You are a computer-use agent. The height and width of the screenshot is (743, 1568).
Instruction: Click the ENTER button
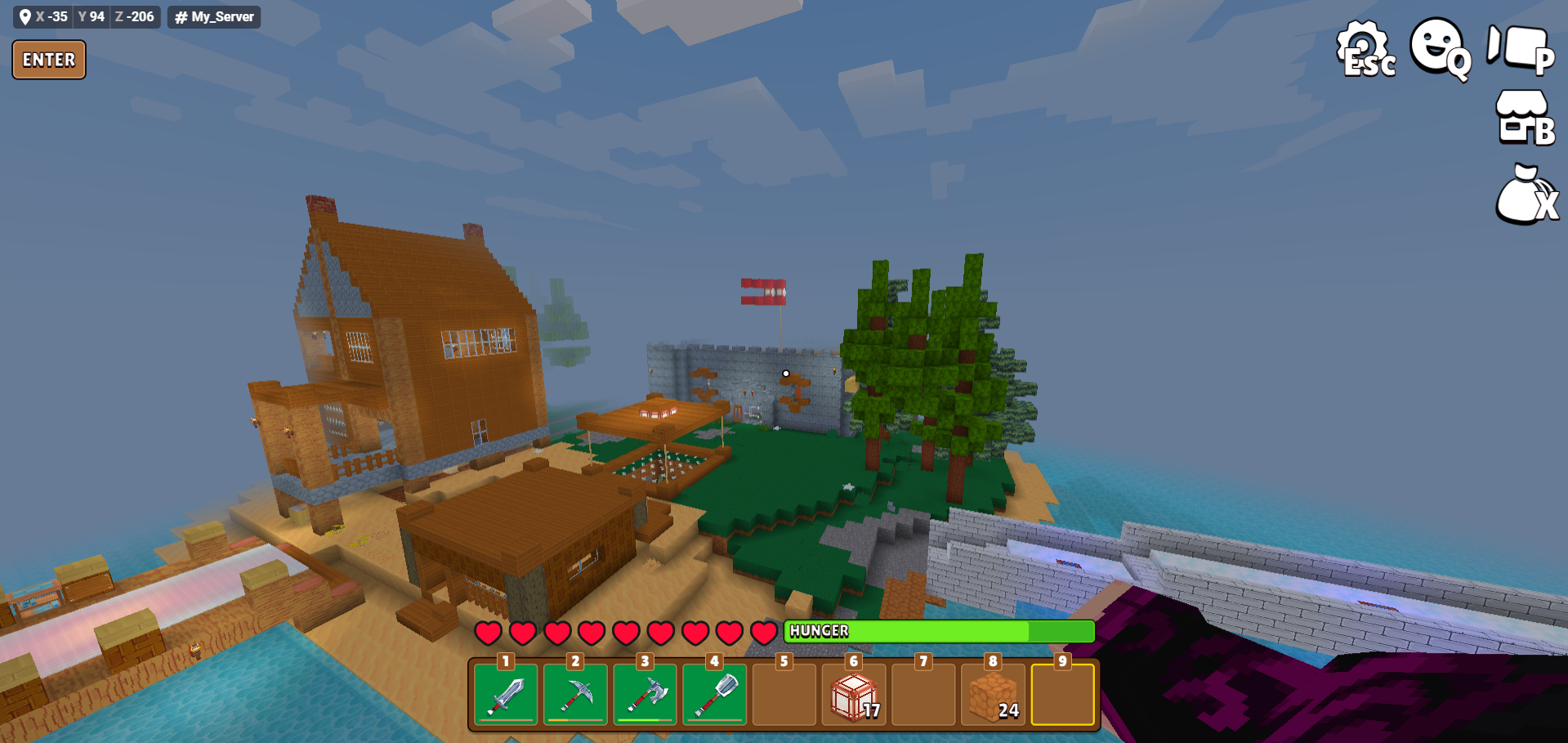pyautogui.click(x=49, y=60)
